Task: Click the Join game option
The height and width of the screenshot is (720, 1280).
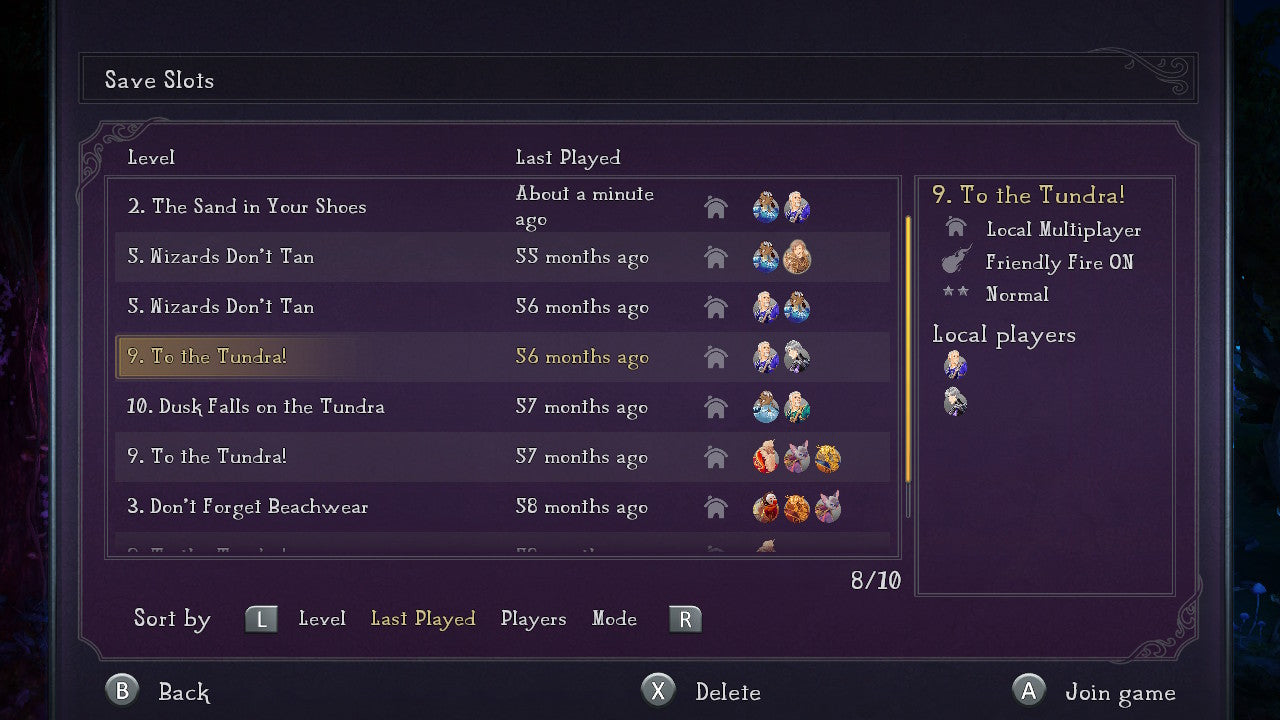Action: coord(1122,691)
